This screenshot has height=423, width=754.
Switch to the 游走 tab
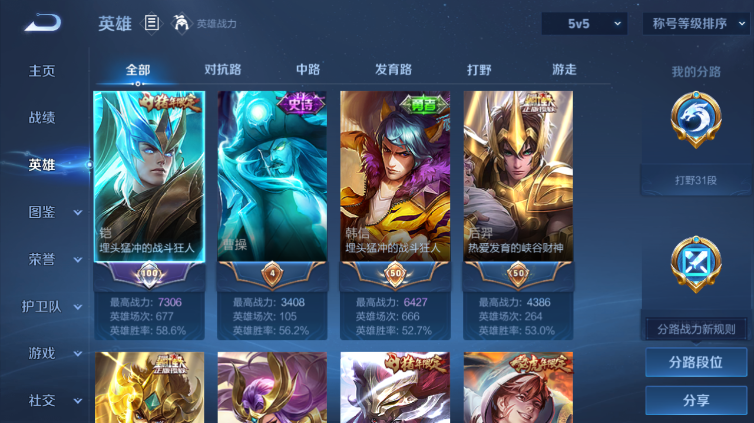pos(564,70)
